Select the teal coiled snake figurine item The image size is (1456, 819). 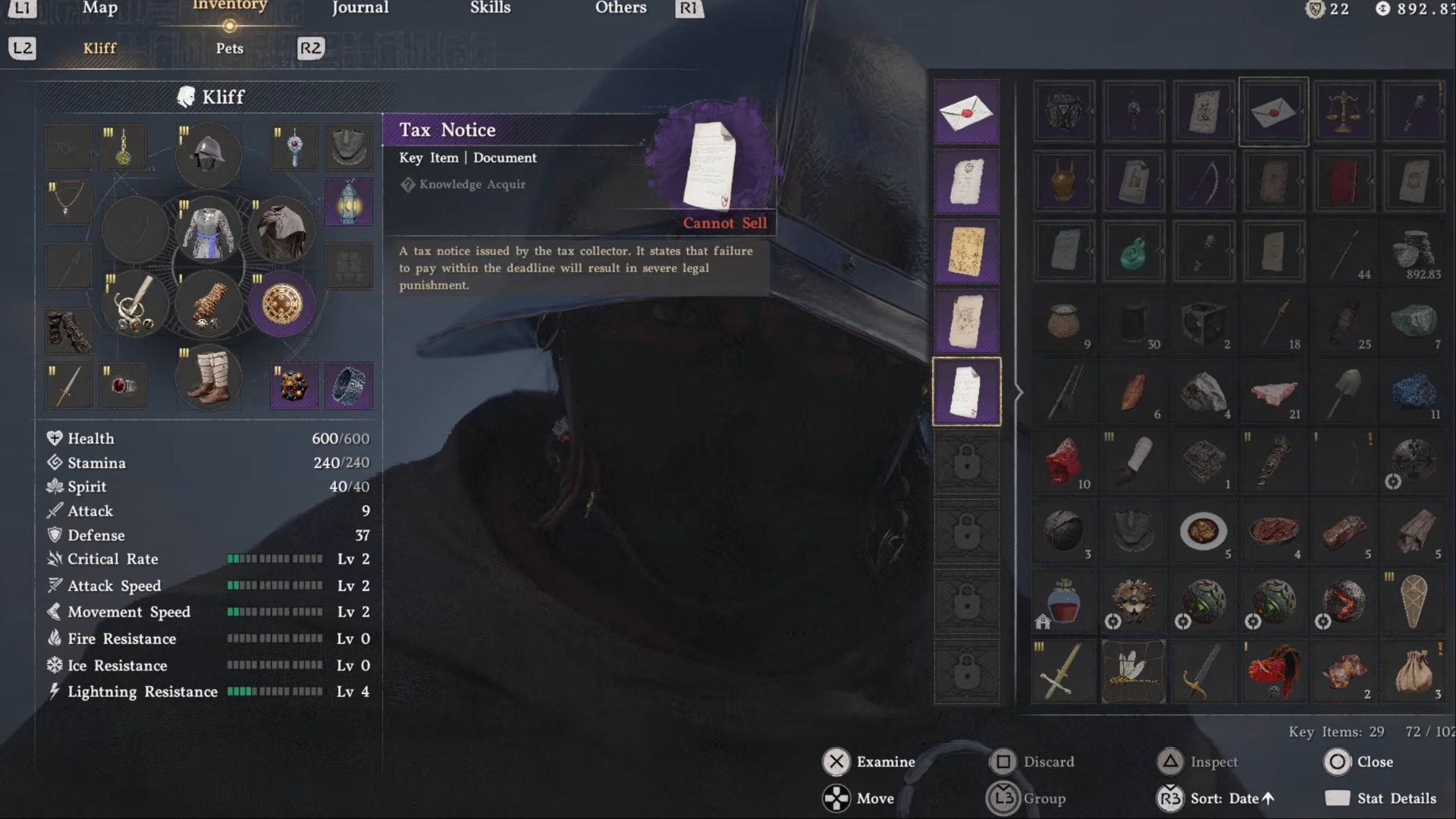pyautogui.click(x=1133, y=252)
